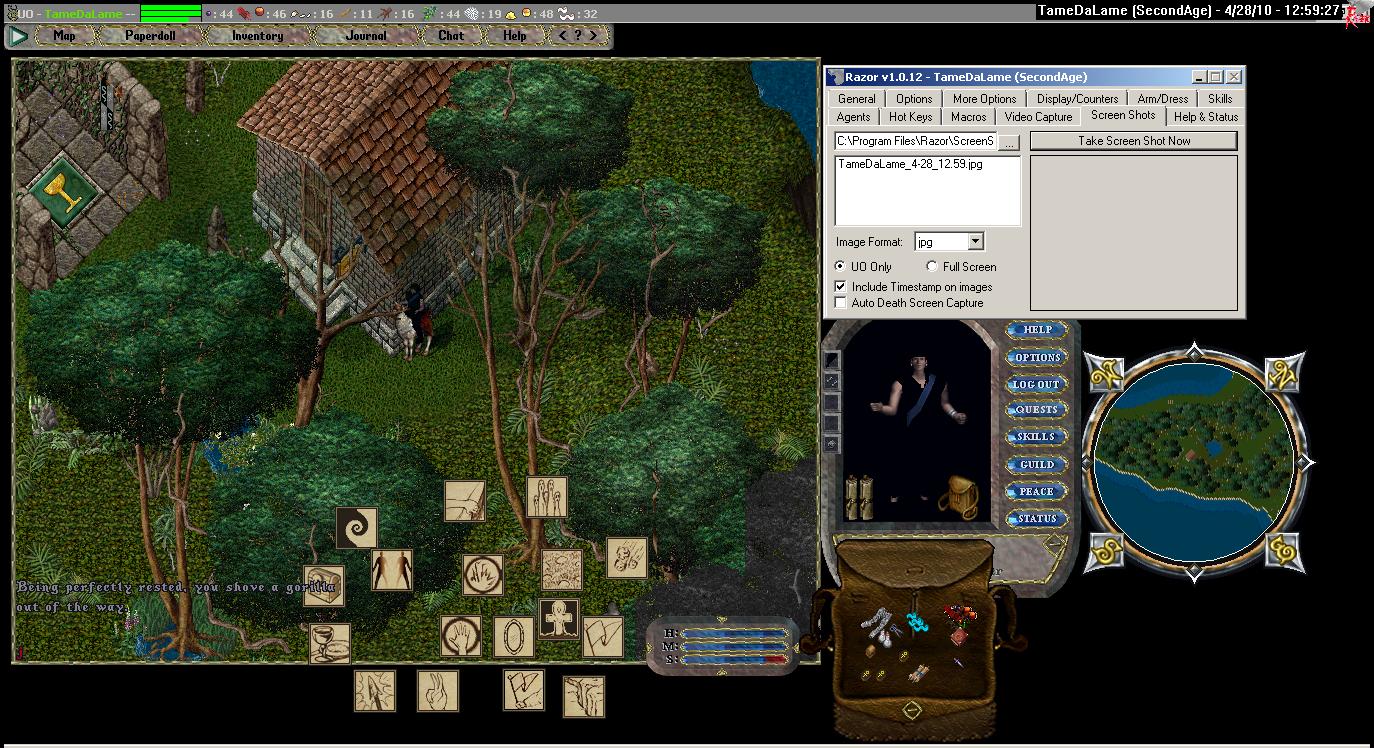1374x748 pixels.
Task: Open the QUESTS button on paperdoll
Action: [x=1037, y=410]
